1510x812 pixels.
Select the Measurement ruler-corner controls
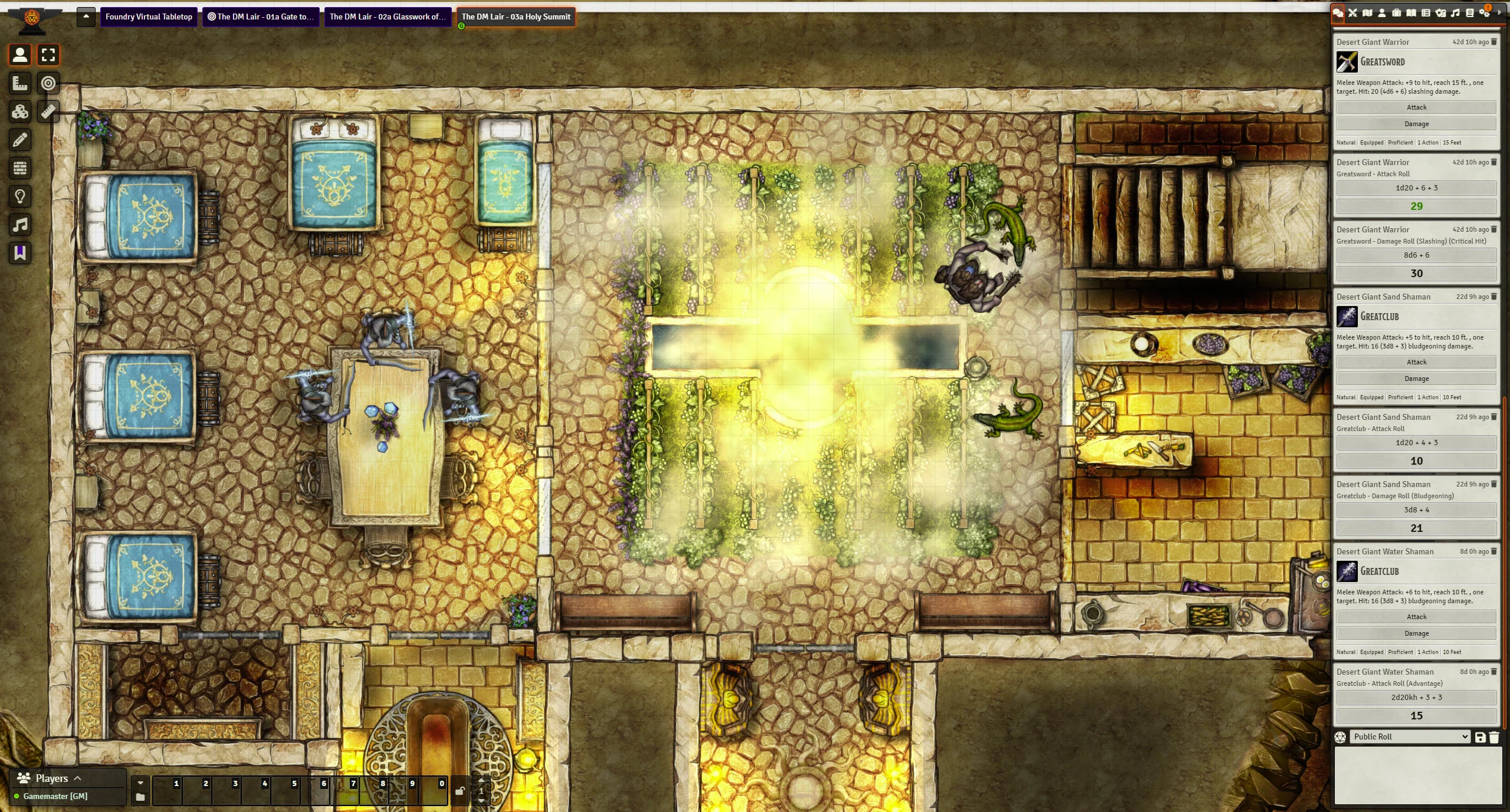[20, 83]
